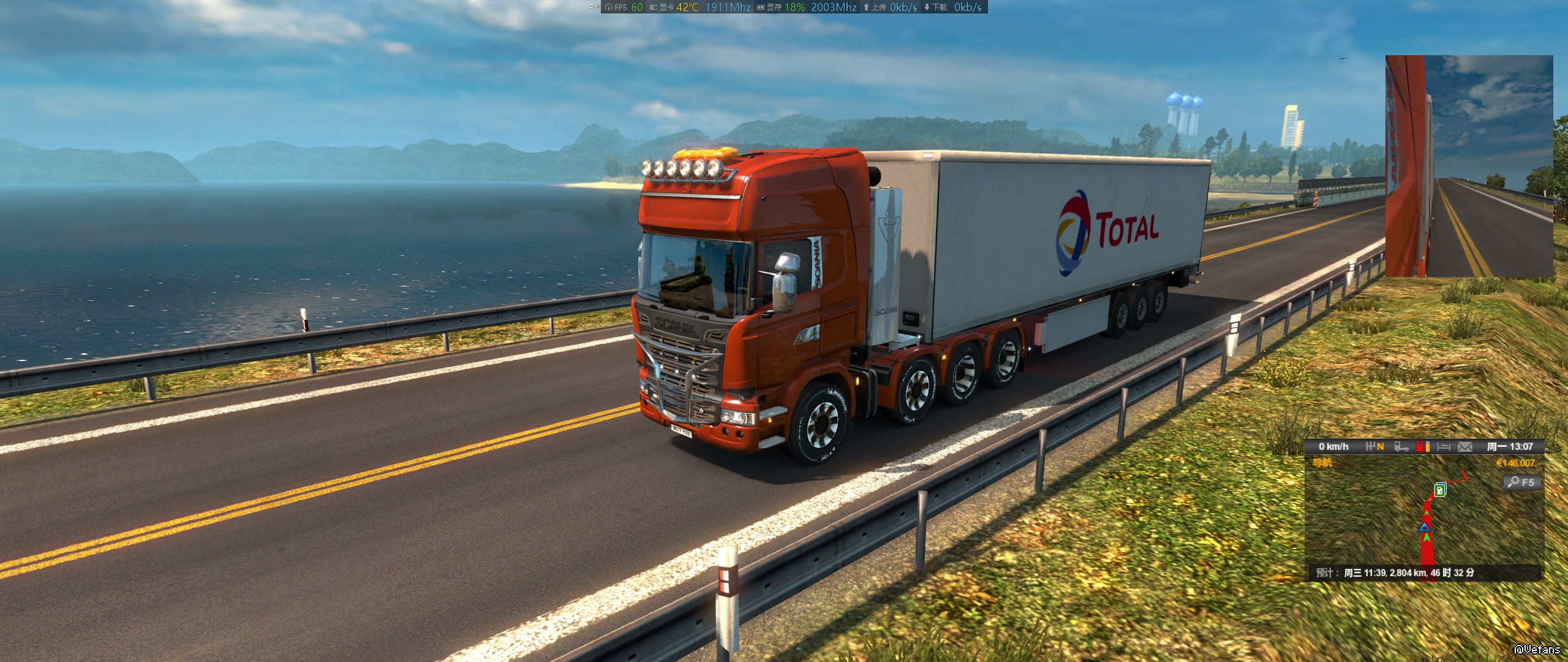This screenshot has height=662, width=1568.
Task: Select the navigation tab label 导航
Action: [x=1322, y=463]
